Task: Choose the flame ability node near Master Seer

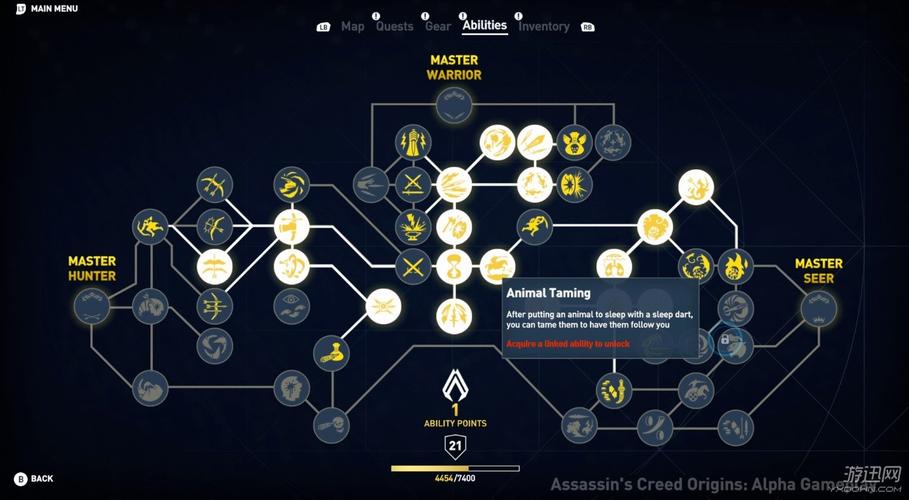Action: point(735,267)
